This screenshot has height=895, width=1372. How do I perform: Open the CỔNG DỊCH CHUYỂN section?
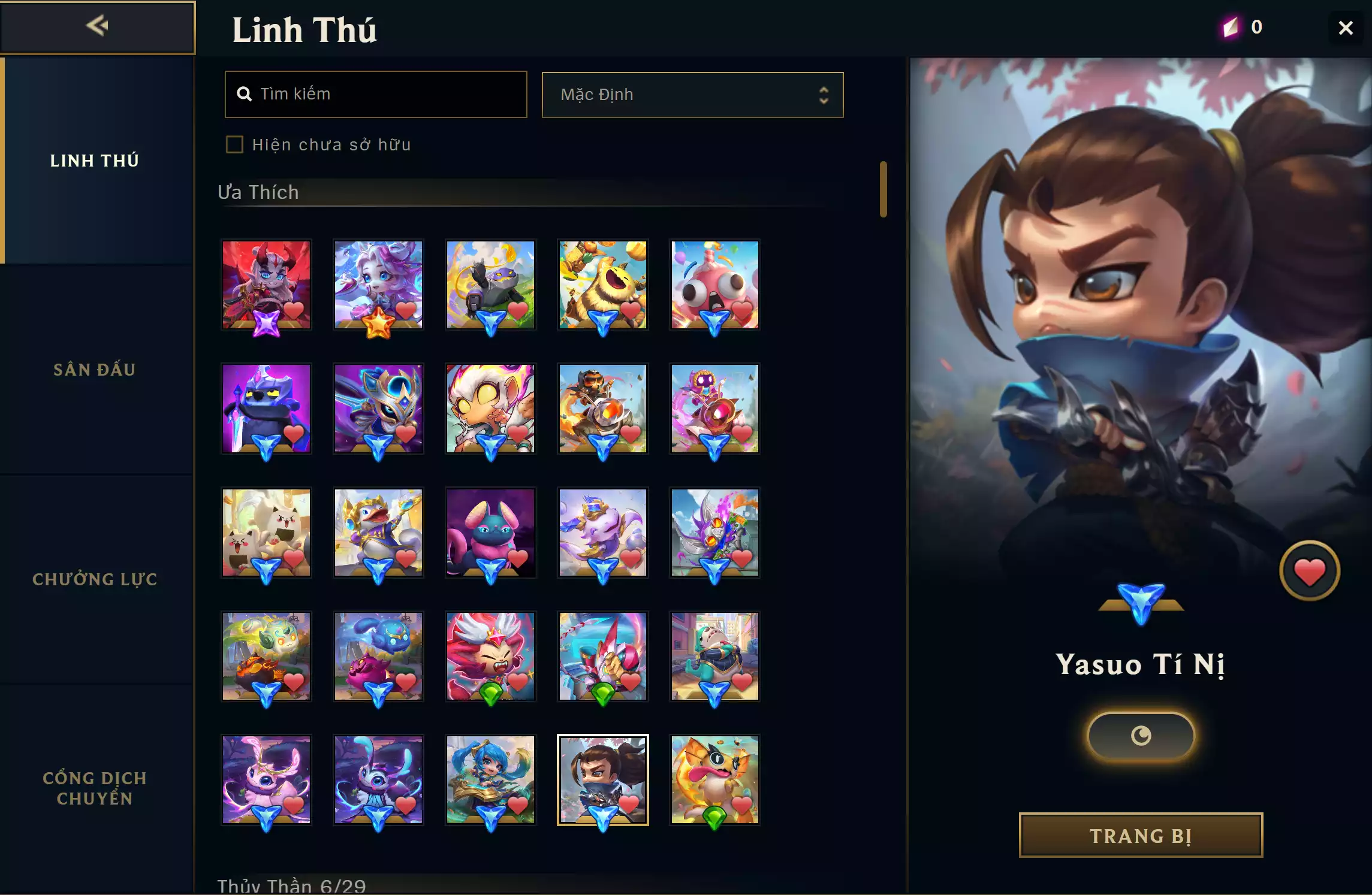[95, 788]
